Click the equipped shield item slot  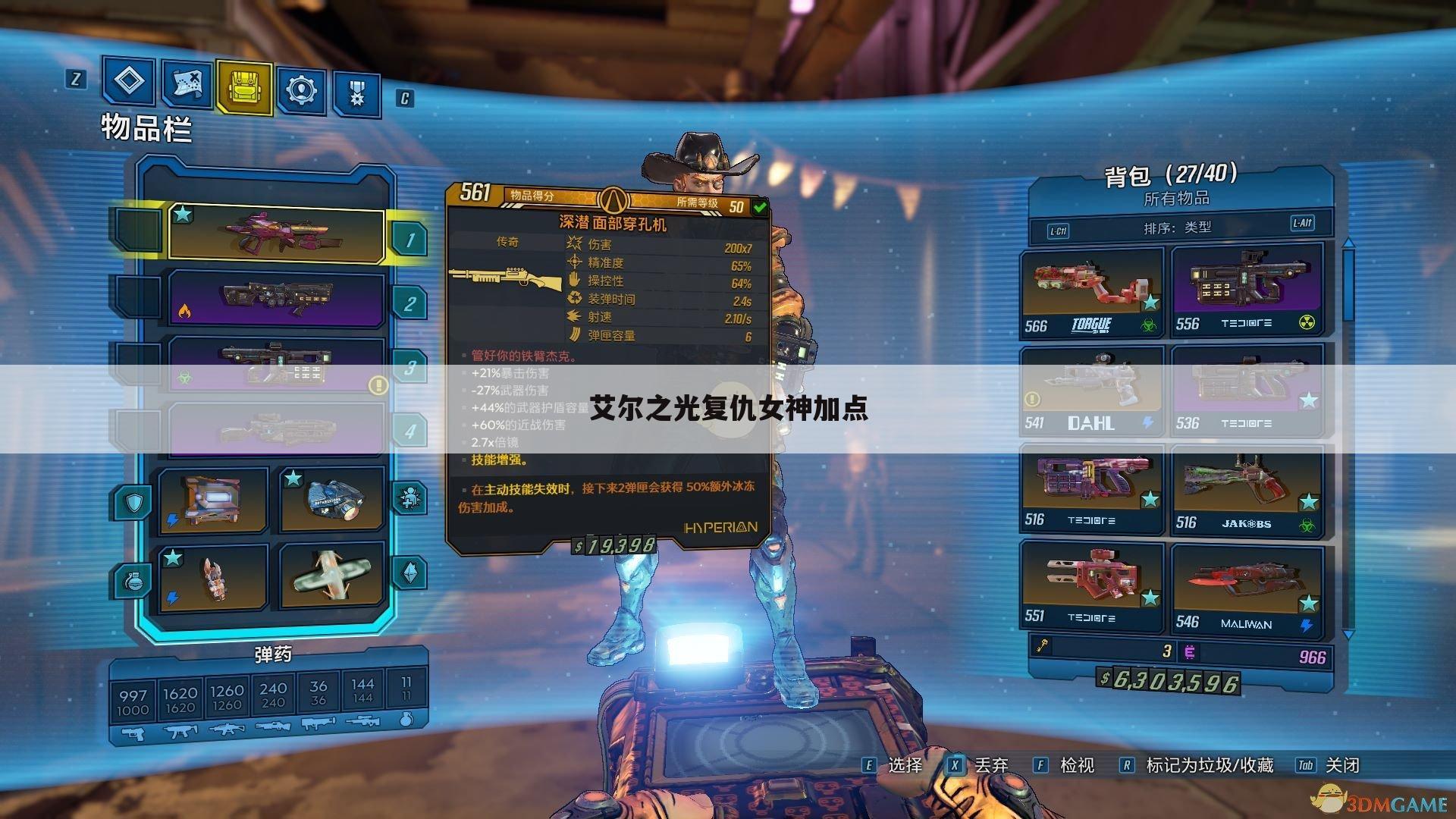(213, 498)
